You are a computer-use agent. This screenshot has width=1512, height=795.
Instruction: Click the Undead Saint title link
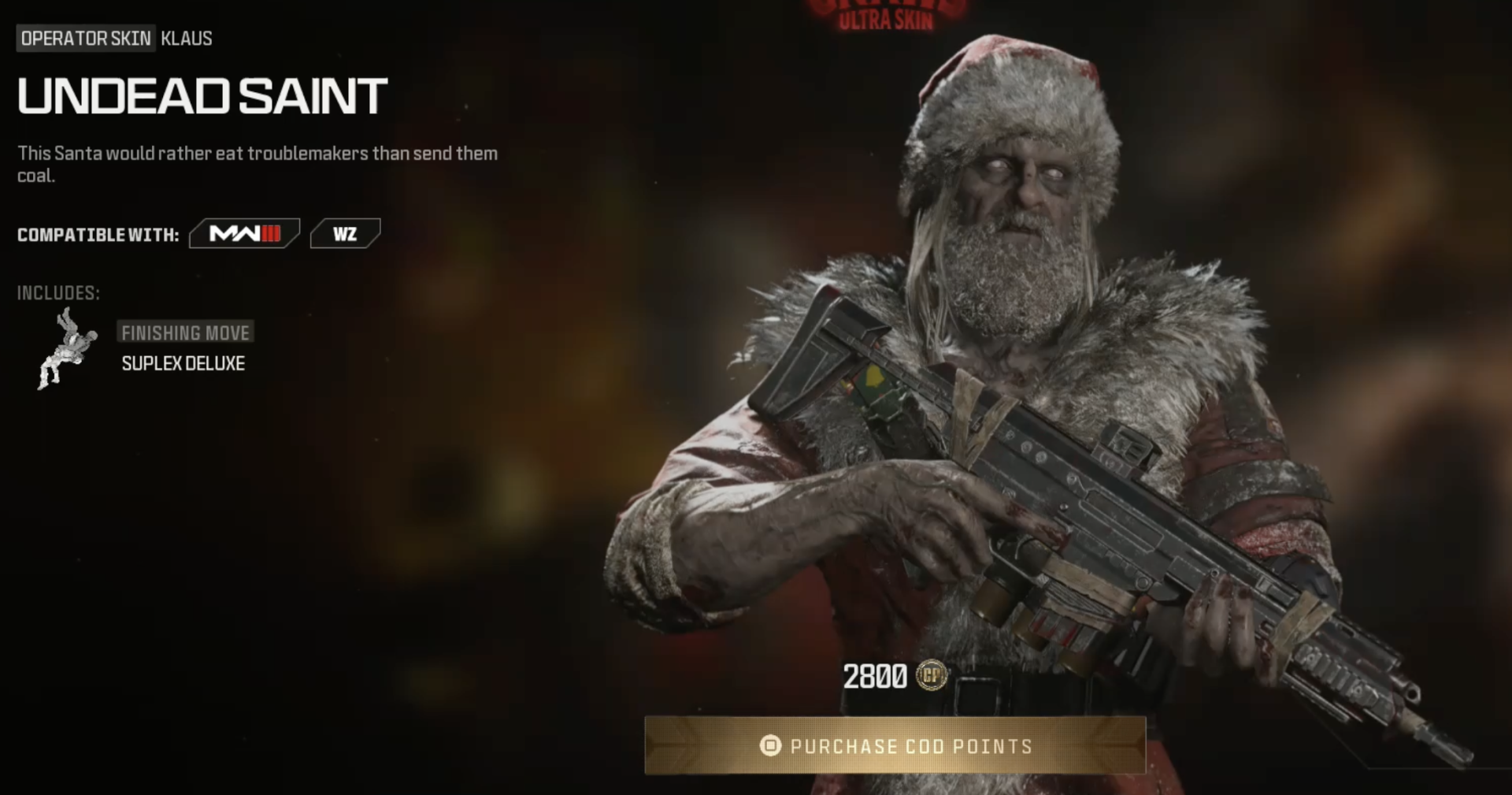click(200, 96)
